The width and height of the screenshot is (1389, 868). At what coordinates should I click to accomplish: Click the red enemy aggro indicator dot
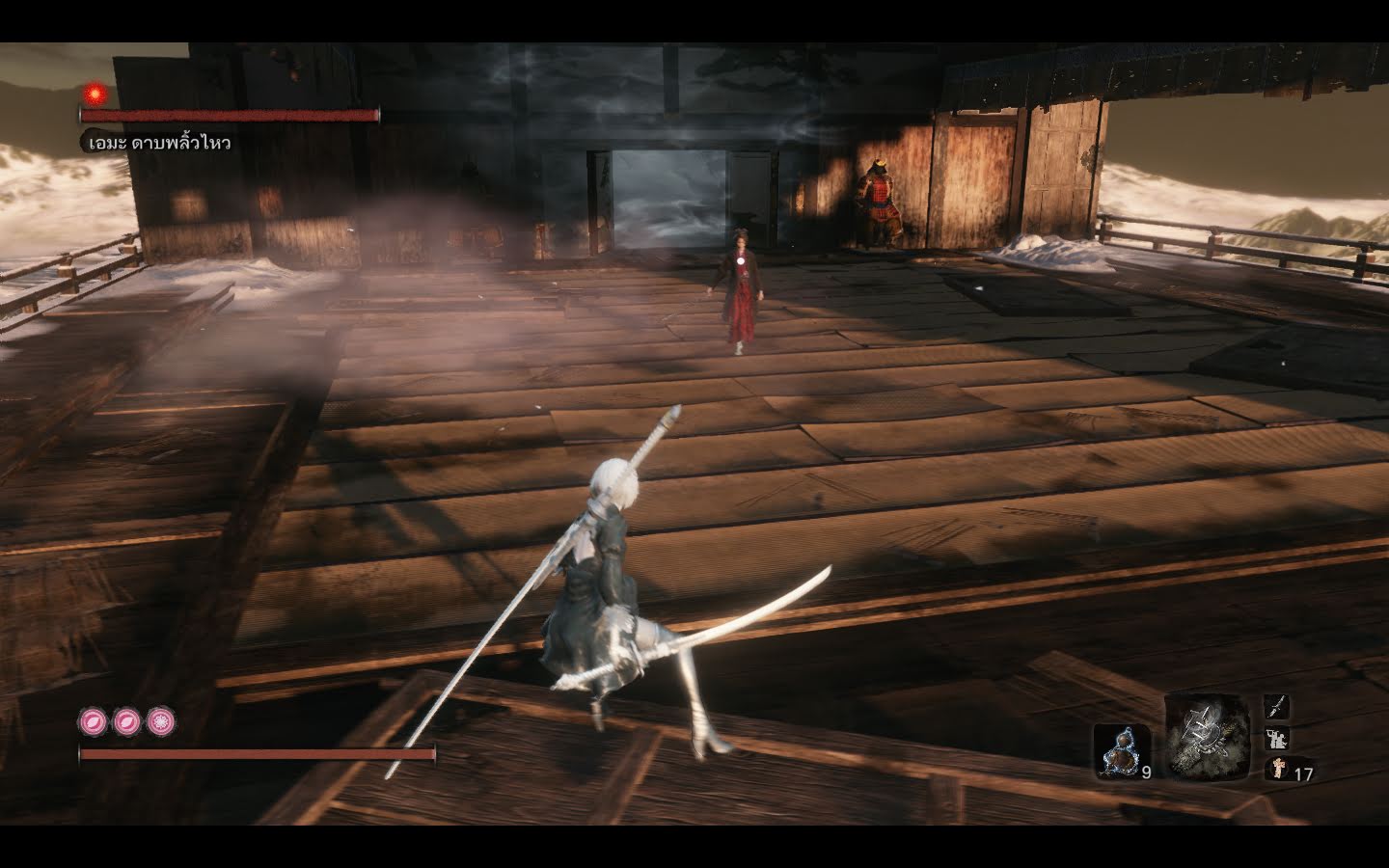(95, 91)
